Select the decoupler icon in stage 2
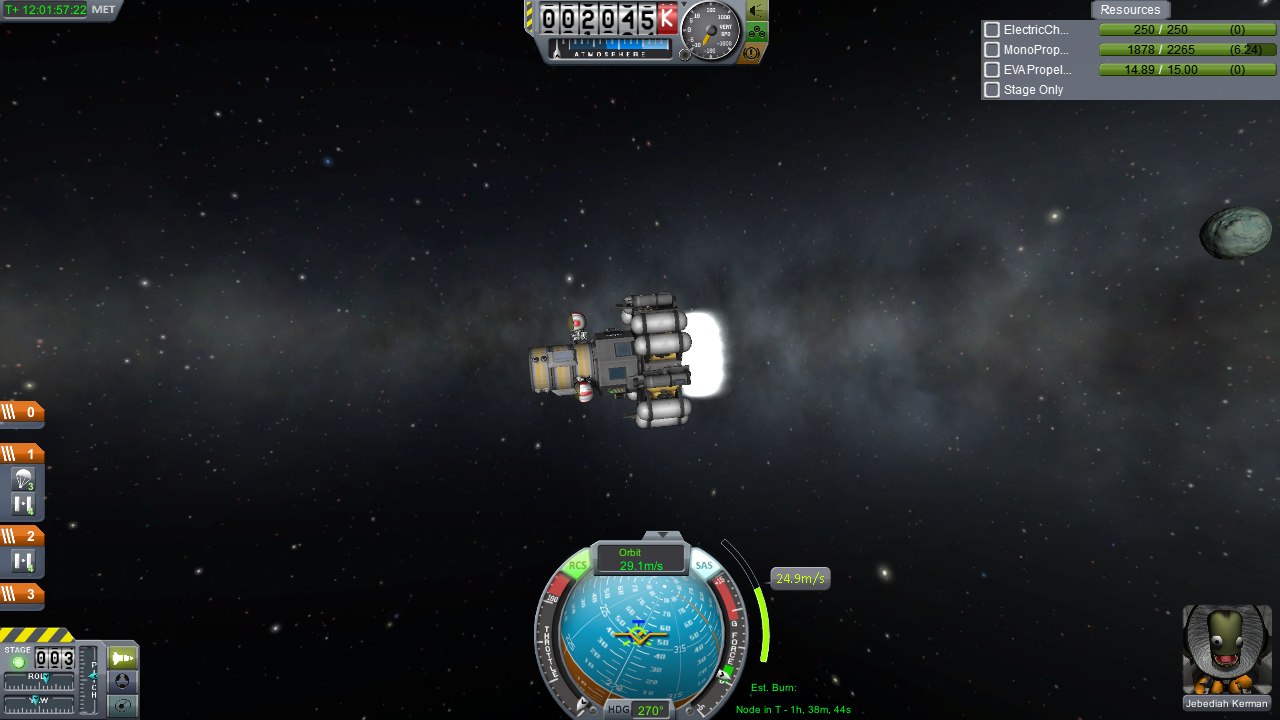The width and height of the screenshot is (1280, 720). [x=24, y=562]
